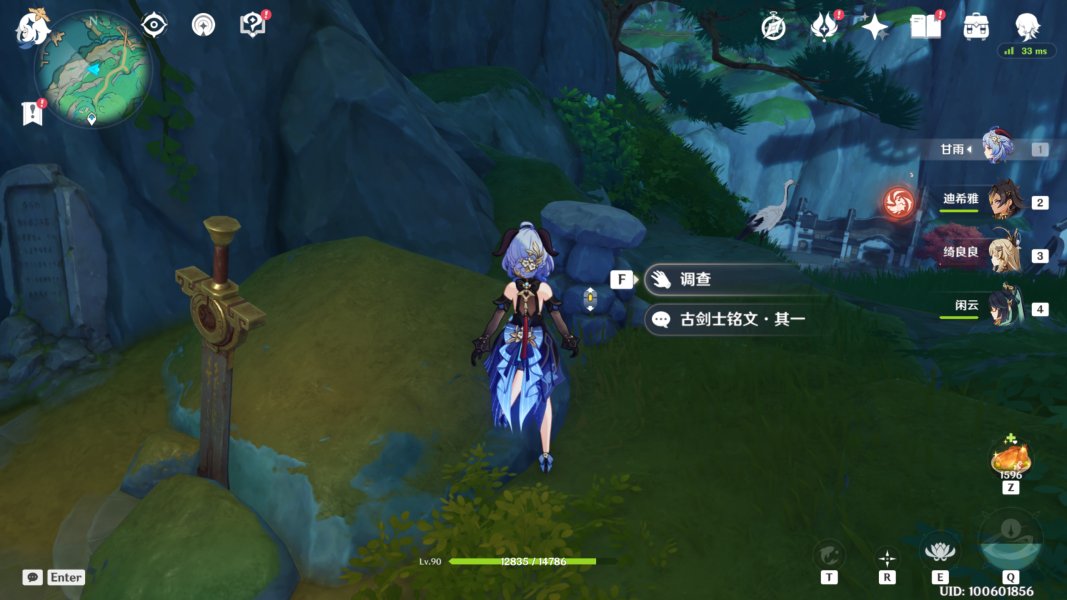Open the adventurer handbook book icon
Image resolution: width=1067 pixels, height=600 pixels.
coord(926,27)
